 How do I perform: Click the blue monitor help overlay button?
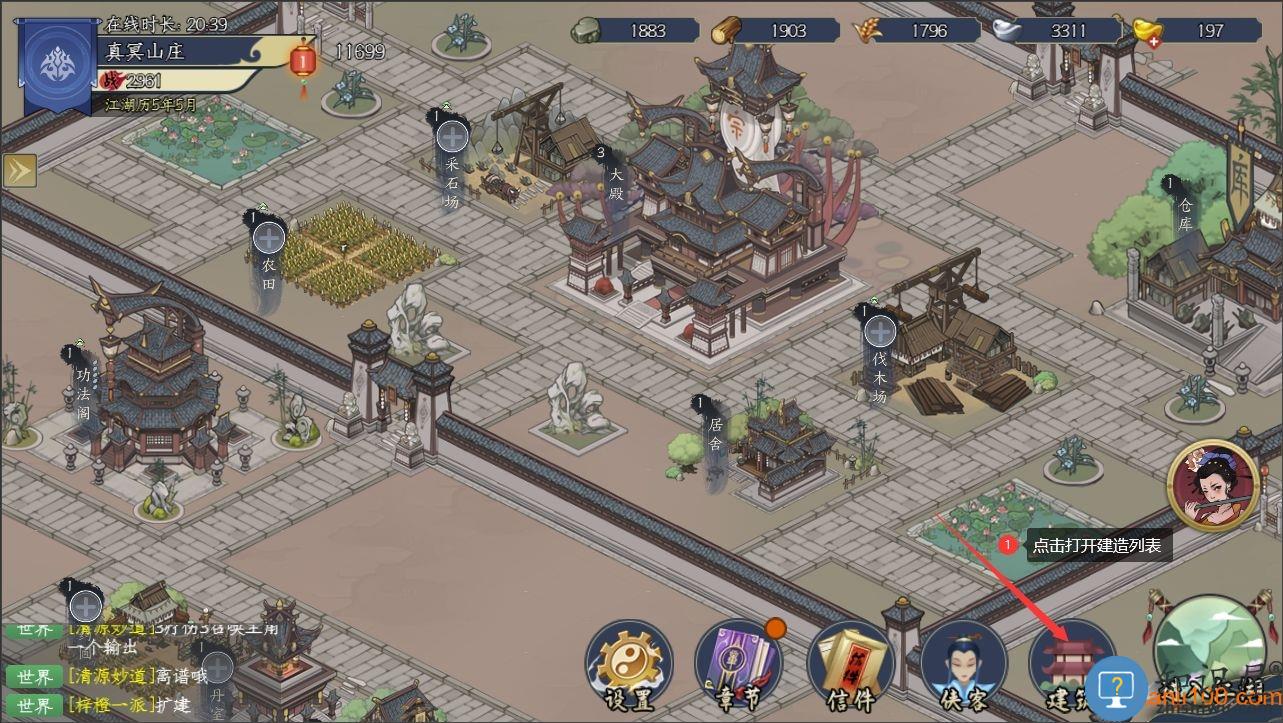click(x=1116, y=688)
